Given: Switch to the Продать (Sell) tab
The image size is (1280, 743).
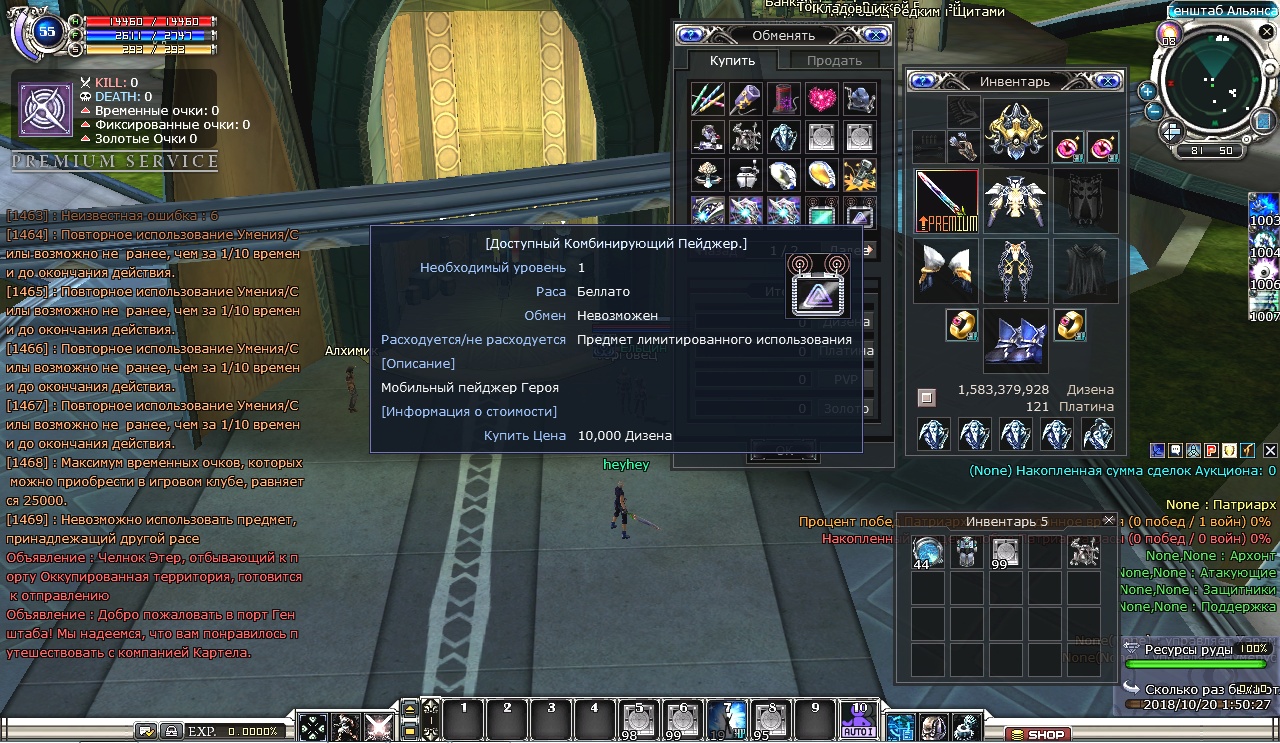Looking at the screenshot, I should click(x=834, y=61).
